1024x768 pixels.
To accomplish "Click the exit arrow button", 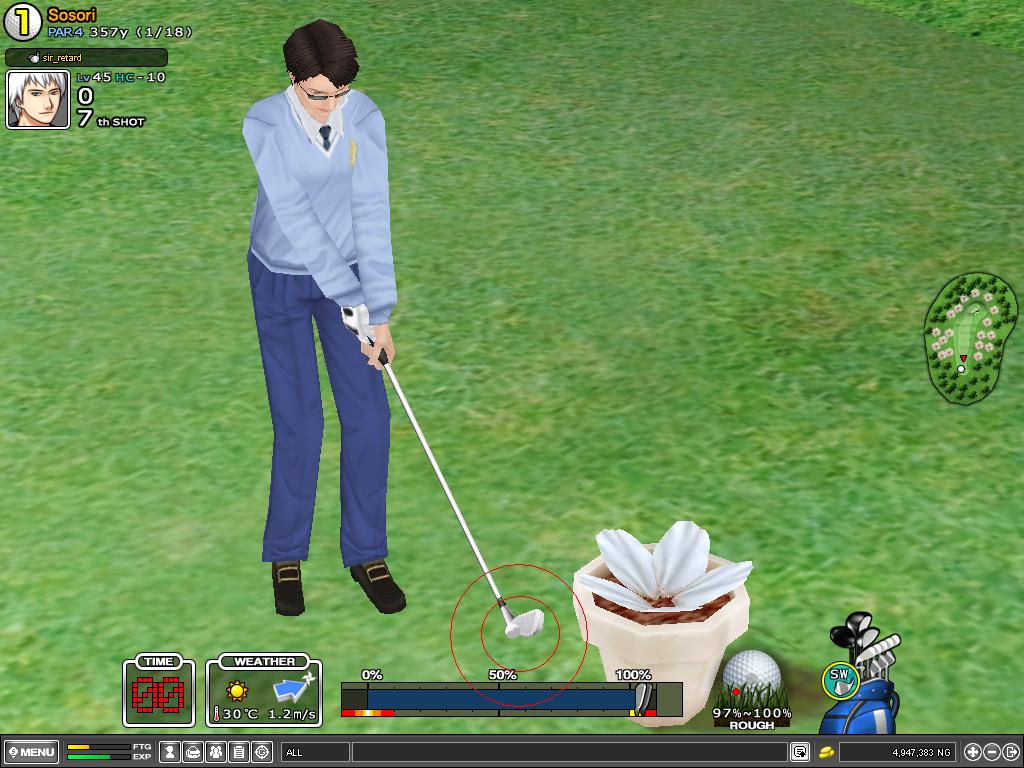I will point(1011,752).
